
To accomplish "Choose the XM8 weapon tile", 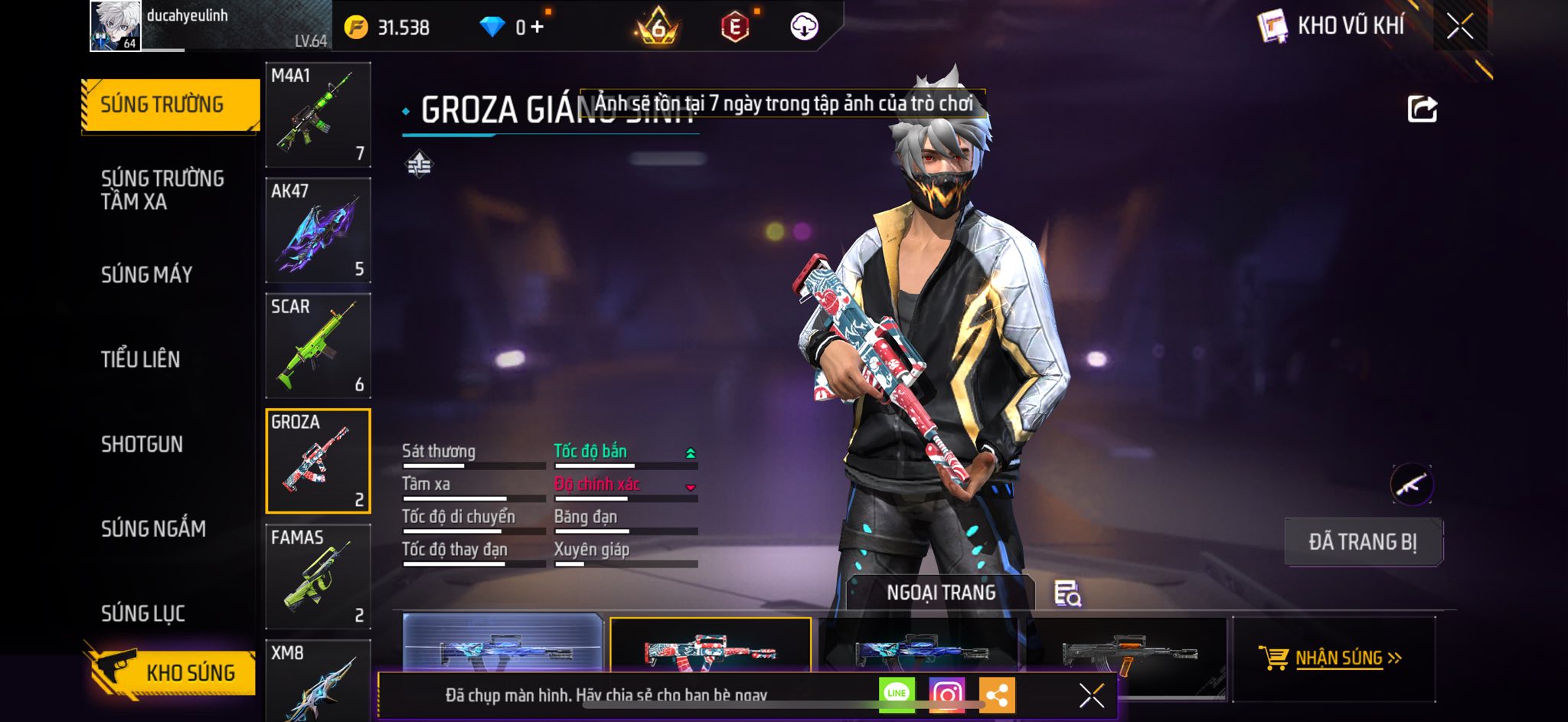I will click(318, 680).
